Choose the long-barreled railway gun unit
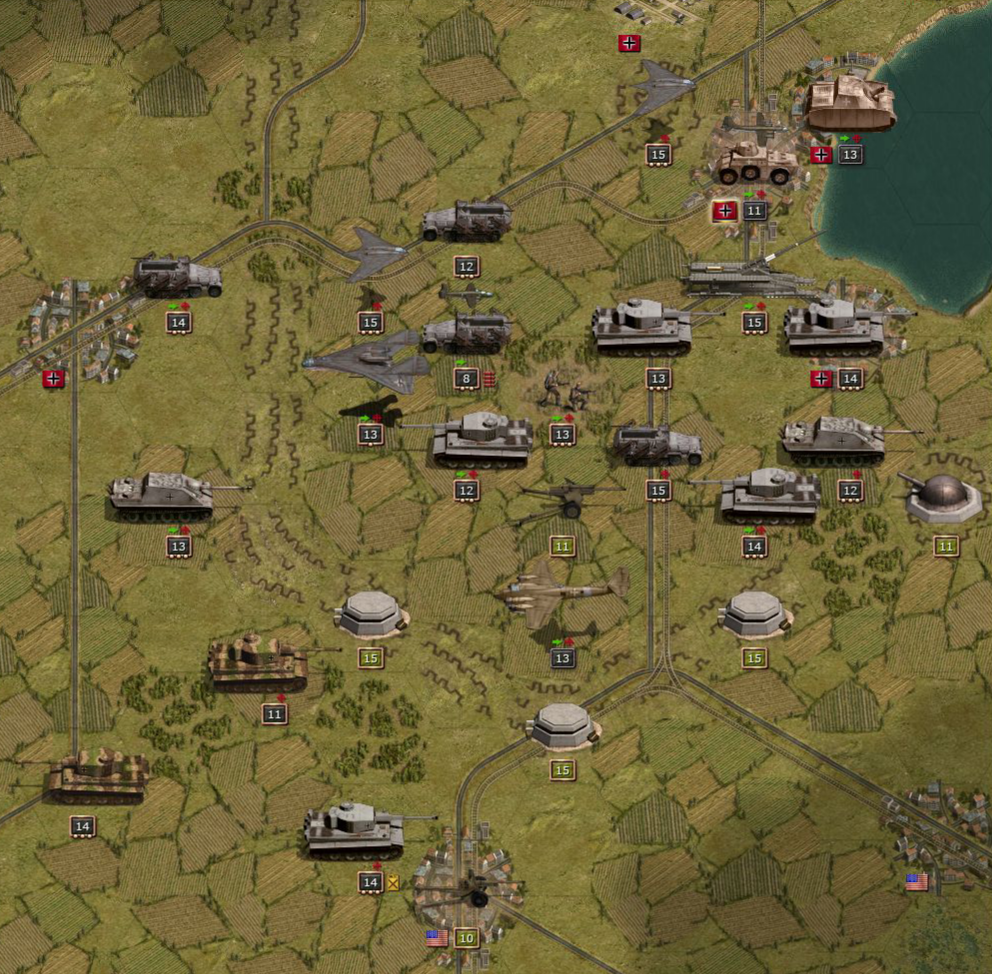This screenshot has width=992, height=974. pos(752,275)
